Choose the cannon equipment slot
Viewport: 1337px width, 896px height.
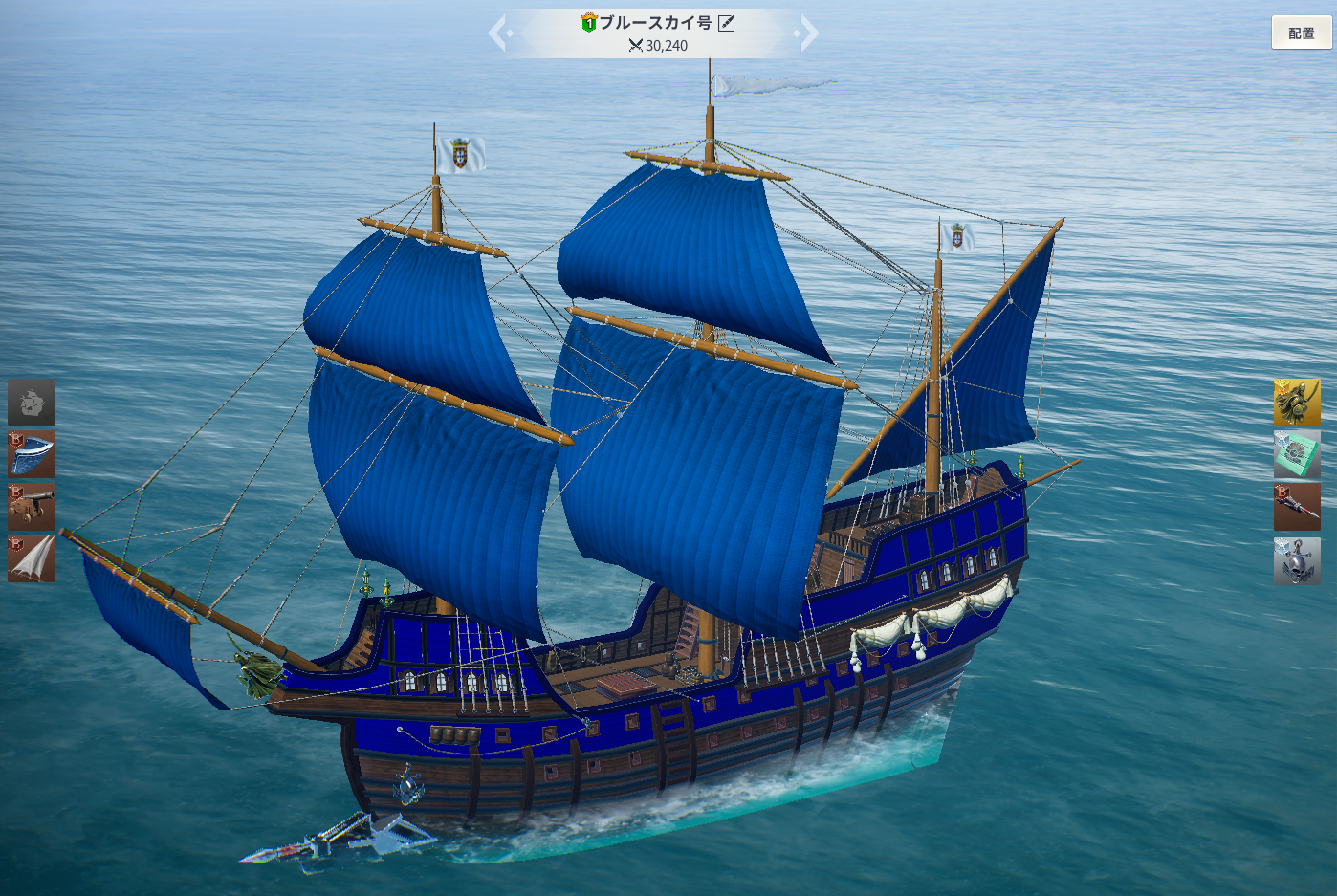click(32, 507)
